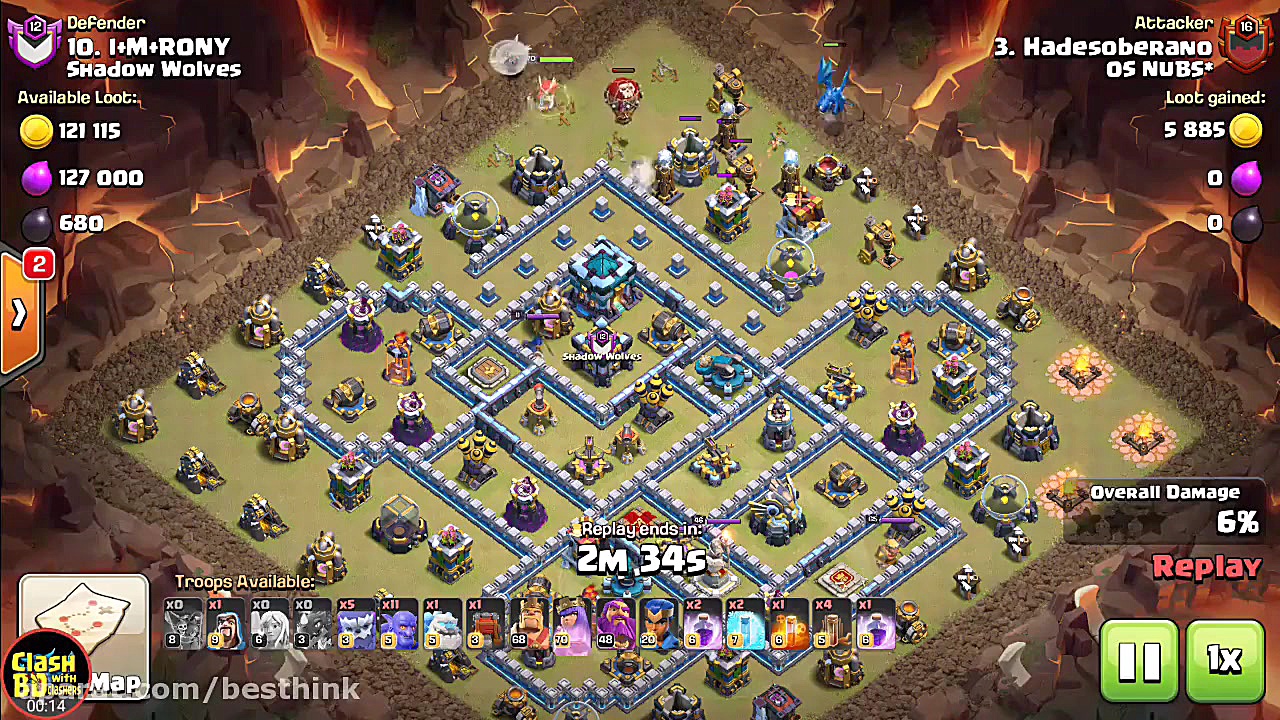Choose the Bowler troop slot
The width and height of the screenshot is (1280, 720).
coord(400,624)
